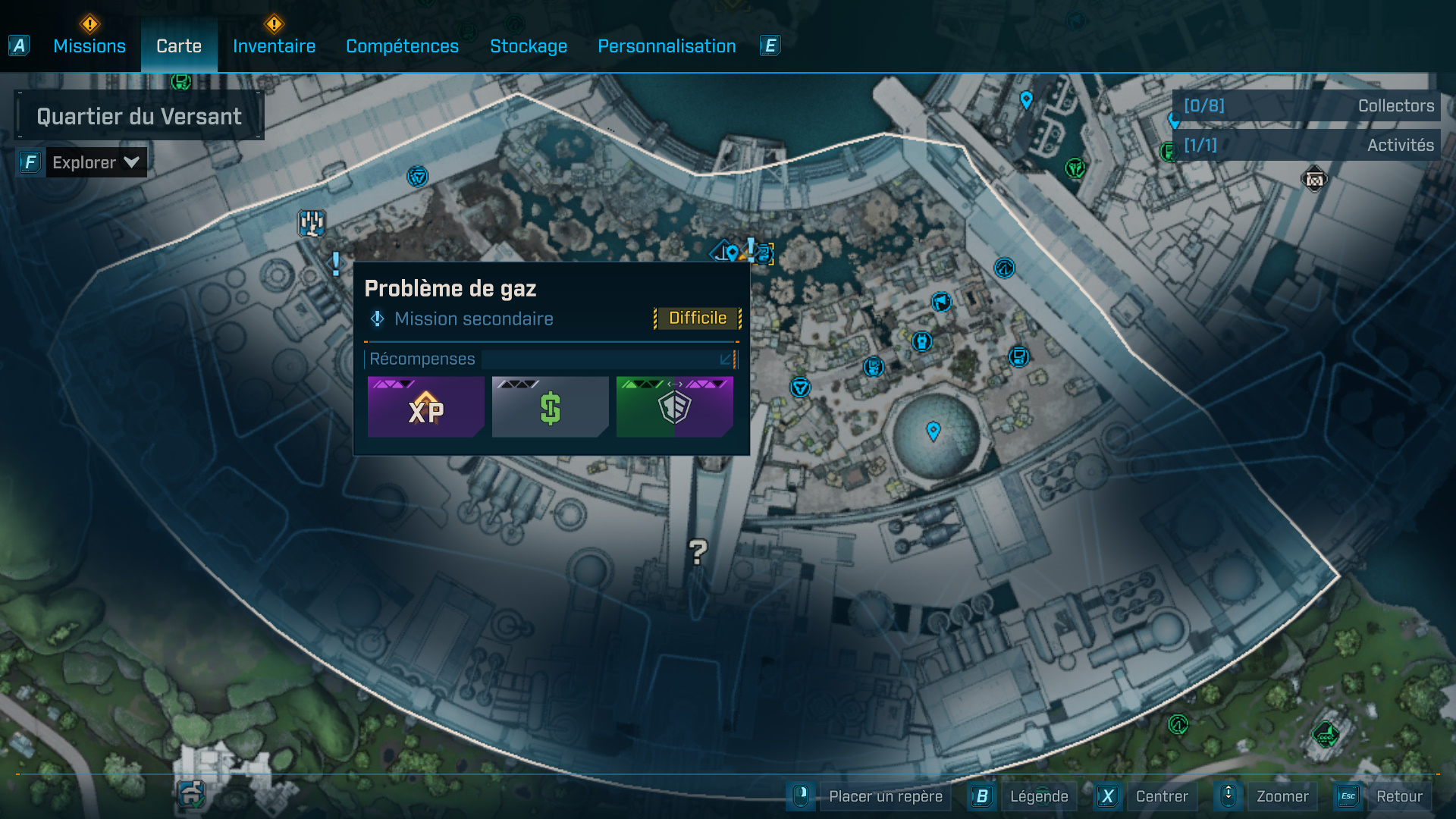Click the megaphone bounty icon on the map
This screenshot has width=1456, height=819.
pos(940,301)
